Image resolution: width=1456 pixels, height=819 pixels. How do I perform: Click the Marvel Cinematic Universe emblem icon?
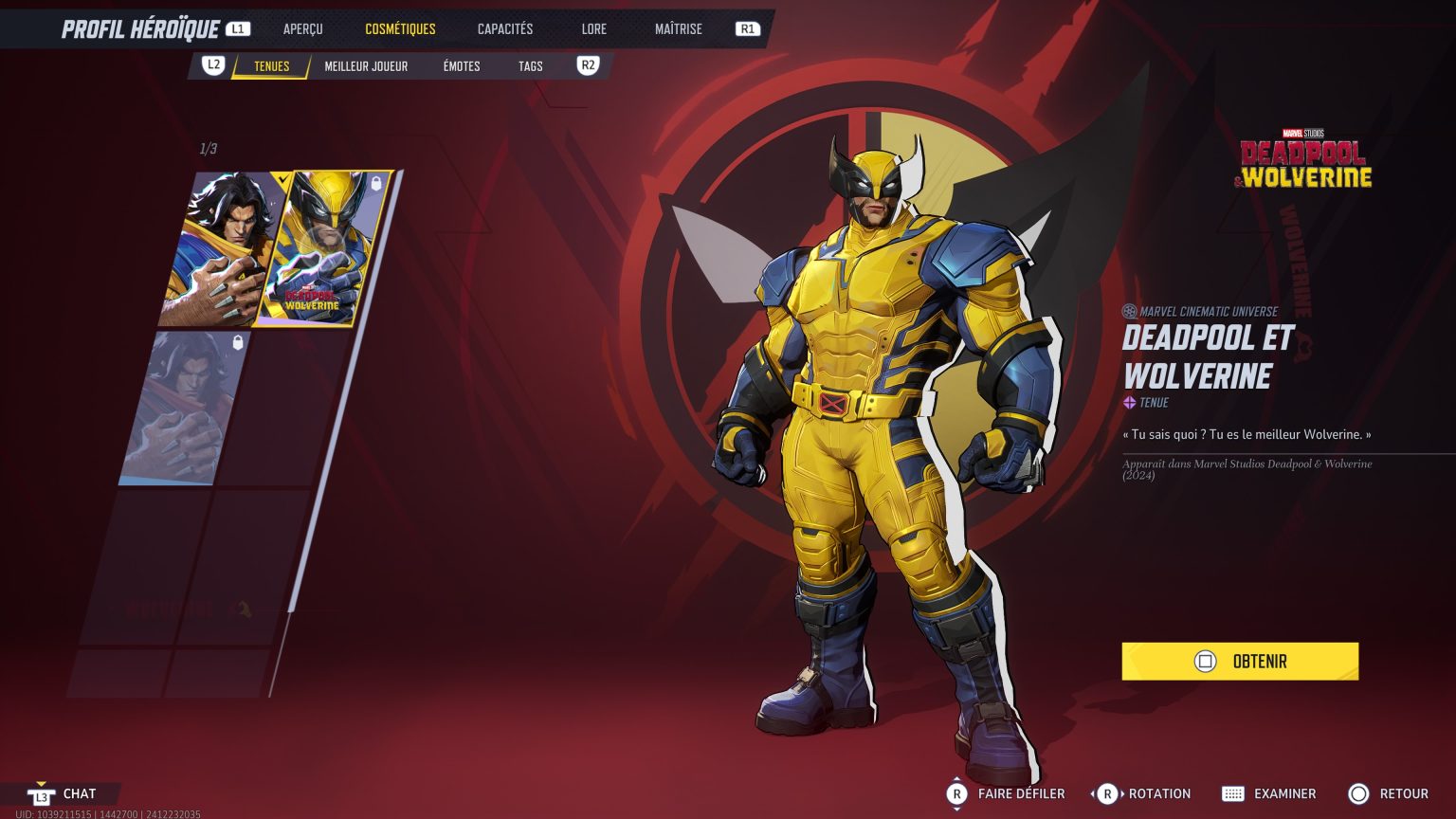click(x=1128, y=310)
